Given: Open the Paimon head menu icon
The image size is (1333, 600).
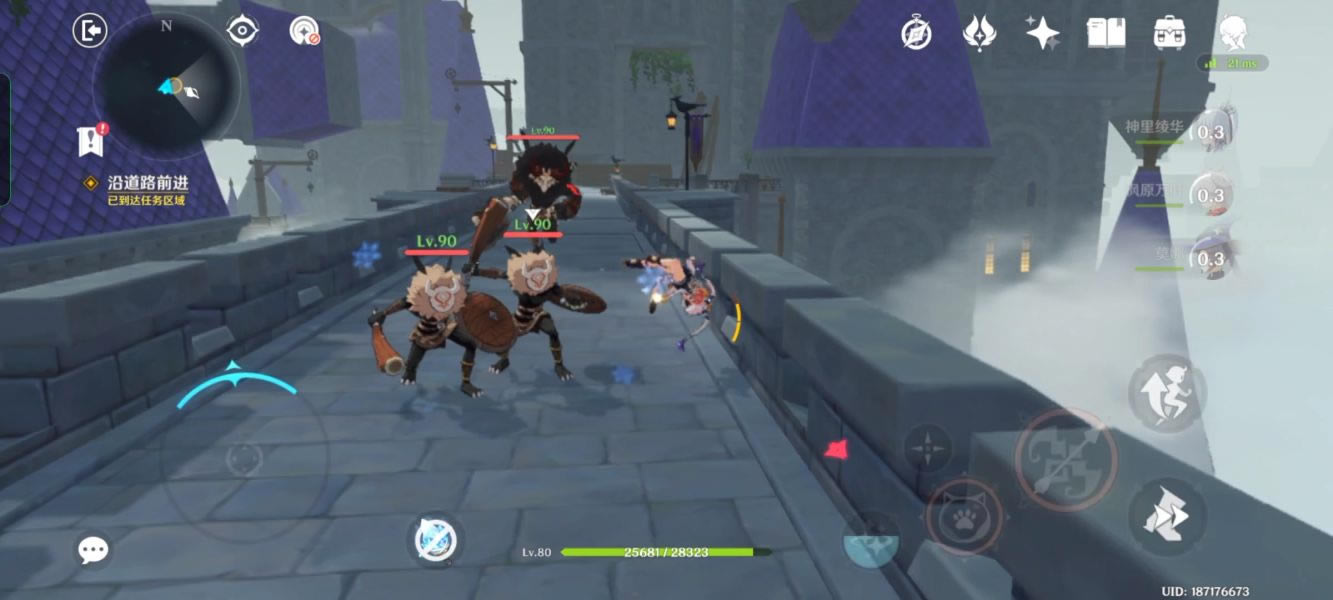Looking at the screenshot, I should (1233, 32).
